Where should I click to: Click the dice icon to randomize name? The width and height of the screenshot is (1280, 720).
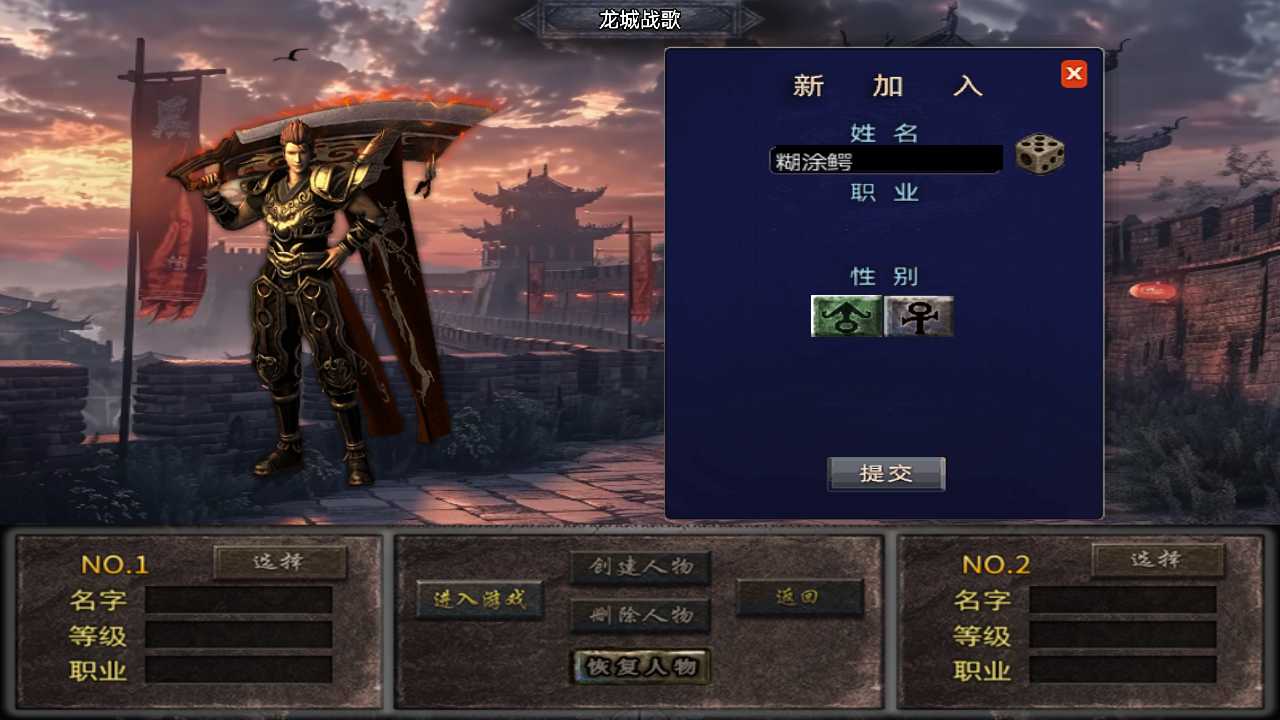1040,156
